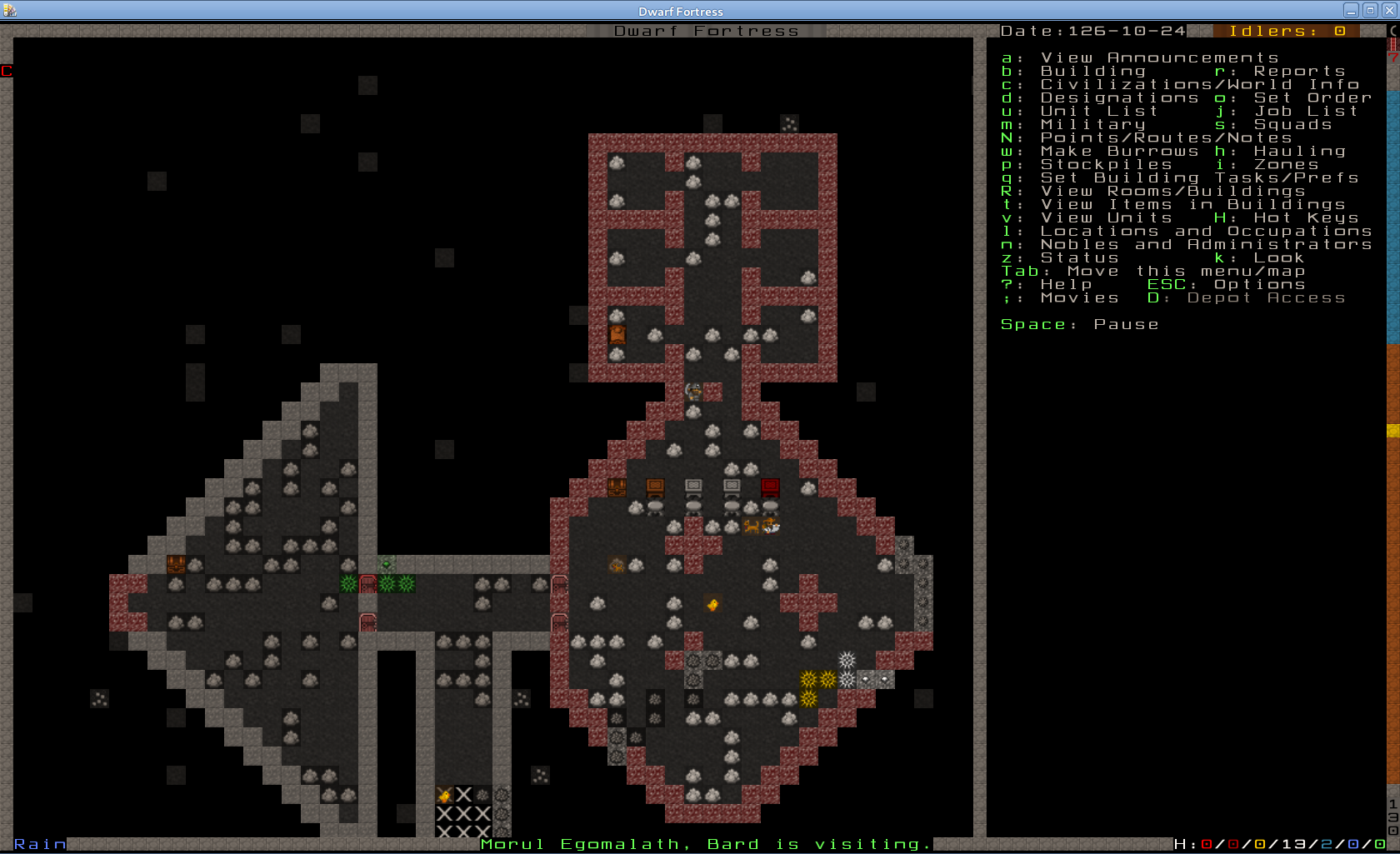The height and width of the screenshot is (854, 1400).
Task: Select the Building menu option
Action: click(x=1092, y=71)
